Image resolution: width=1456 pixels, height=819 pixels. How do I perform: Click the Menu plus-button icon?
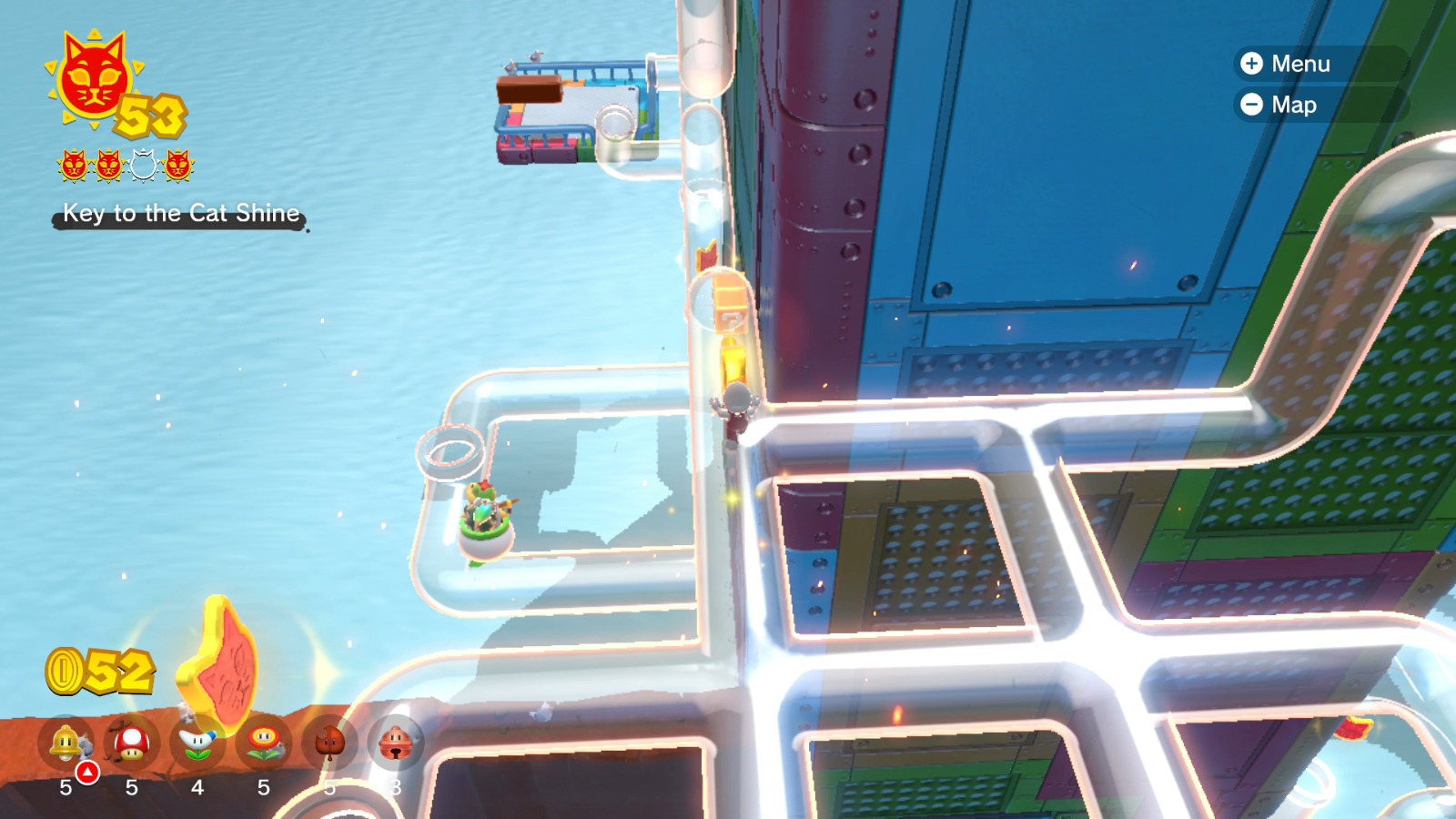coord(1251,65)
